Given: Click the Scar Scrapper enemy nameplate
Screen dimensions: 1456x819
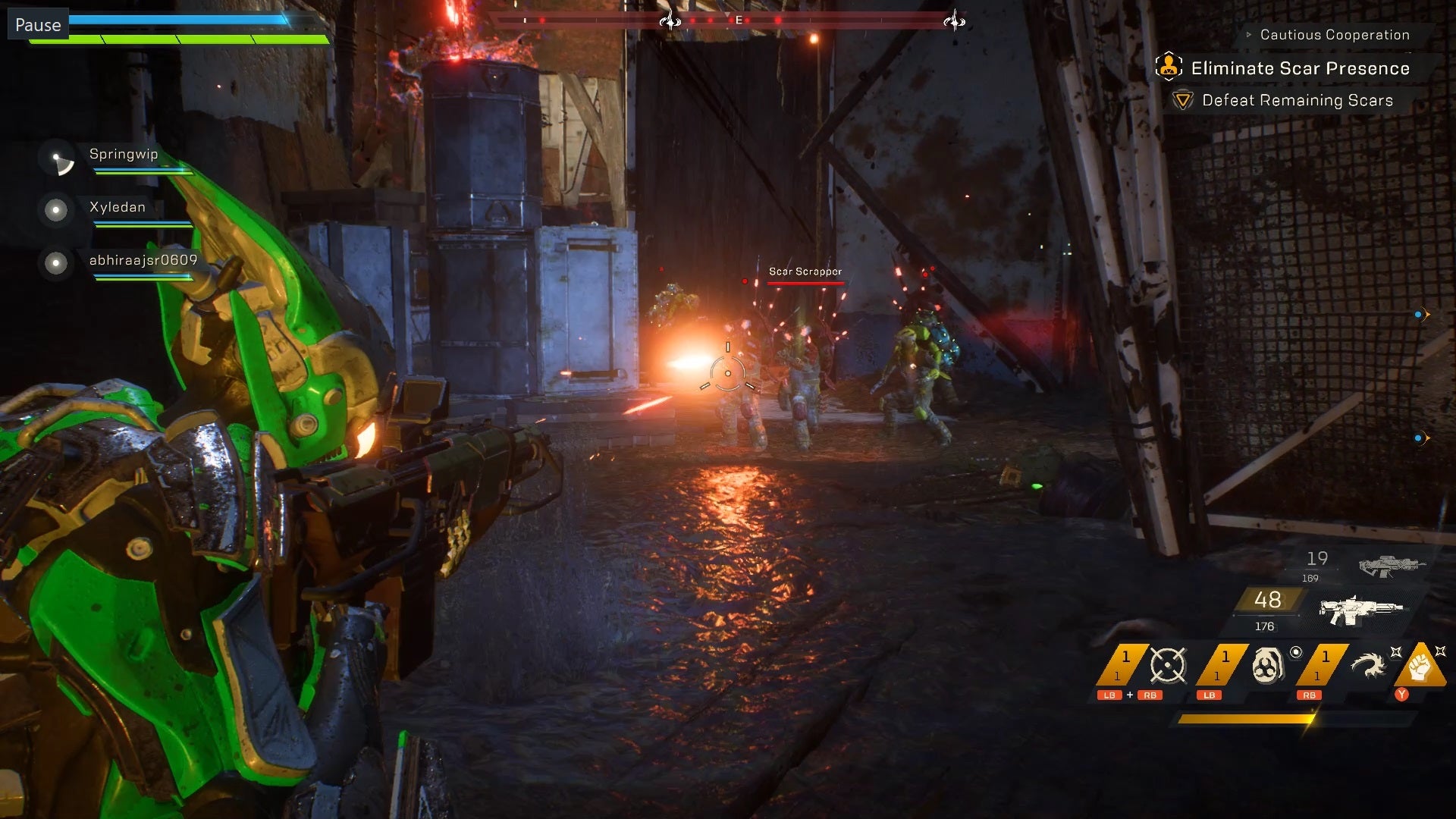Looking at the screenshot, I should click(x=805, y=270).
